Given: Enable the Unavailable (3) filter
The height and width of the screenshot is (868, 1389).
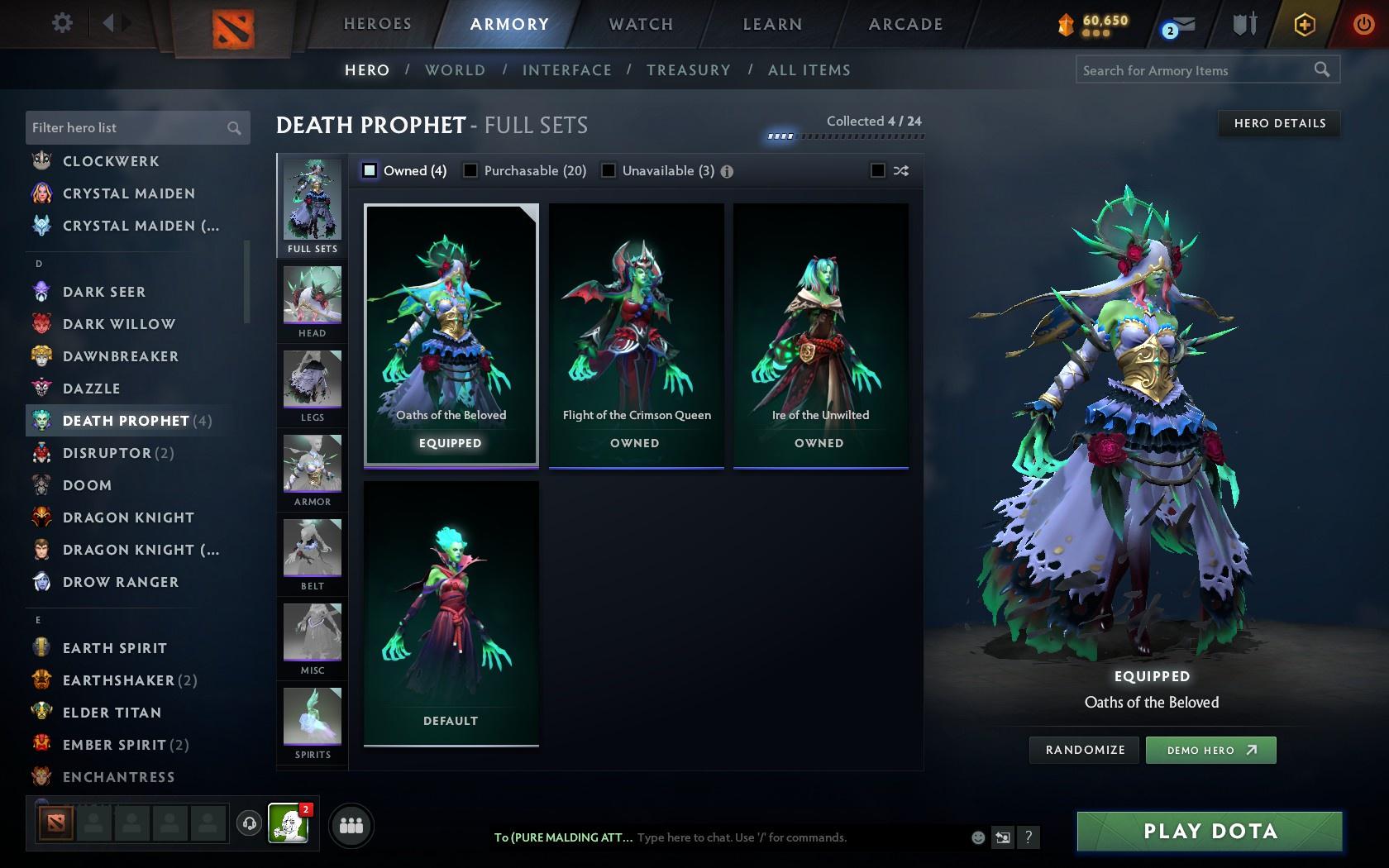Looking at the screenshot, I should coord(609,170).
